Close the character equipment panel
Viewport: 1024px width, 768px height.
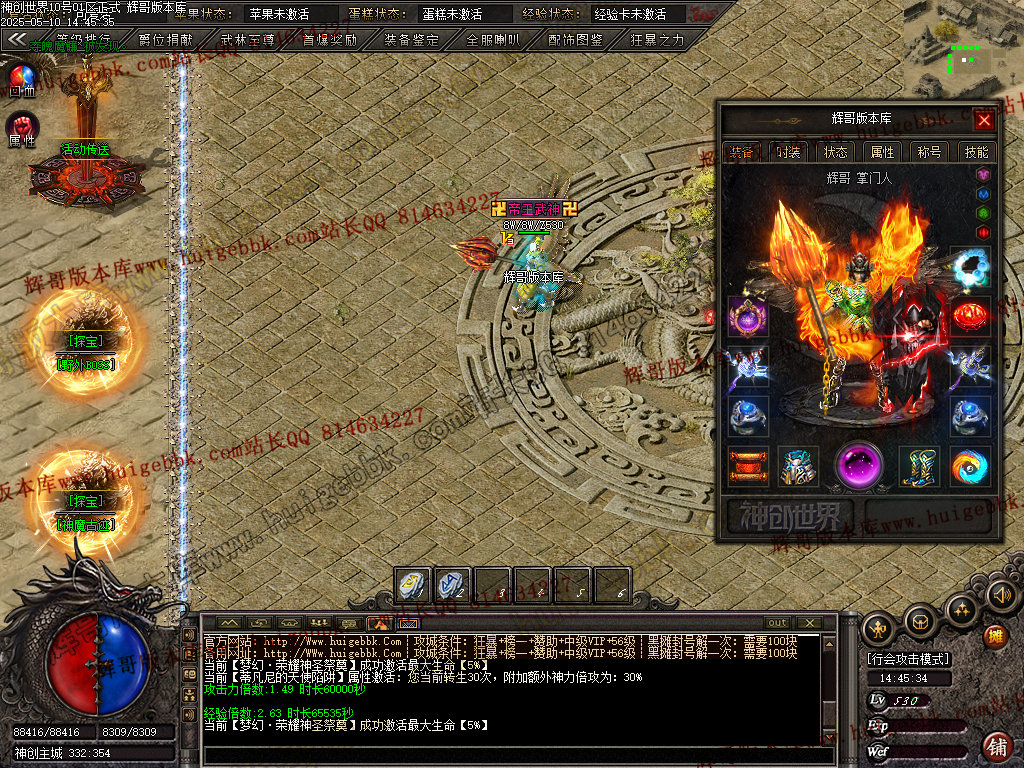[x=984, y=120]
